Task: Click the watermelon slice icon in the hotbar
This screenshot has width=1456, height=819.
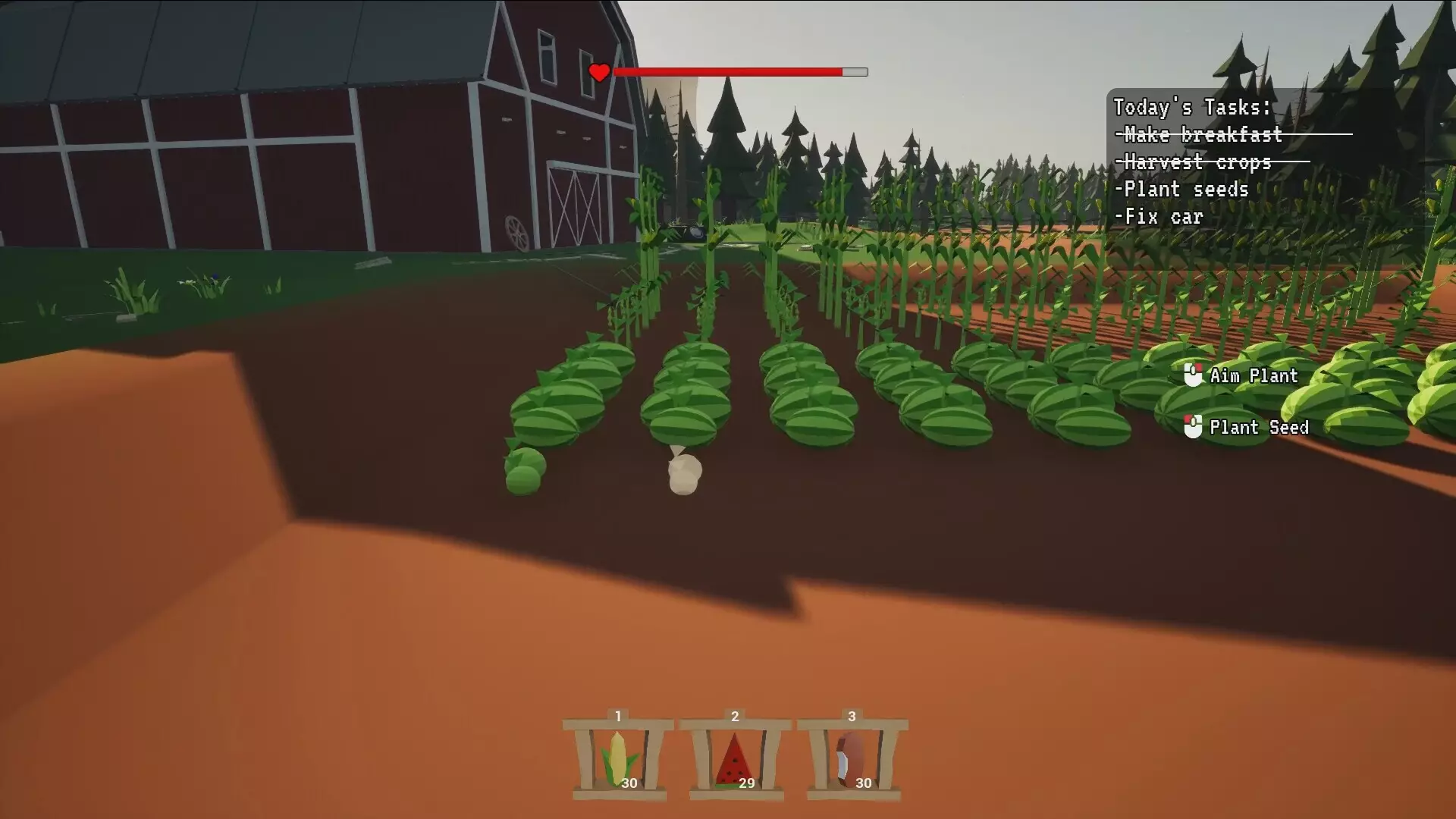Action: (734, 758)
